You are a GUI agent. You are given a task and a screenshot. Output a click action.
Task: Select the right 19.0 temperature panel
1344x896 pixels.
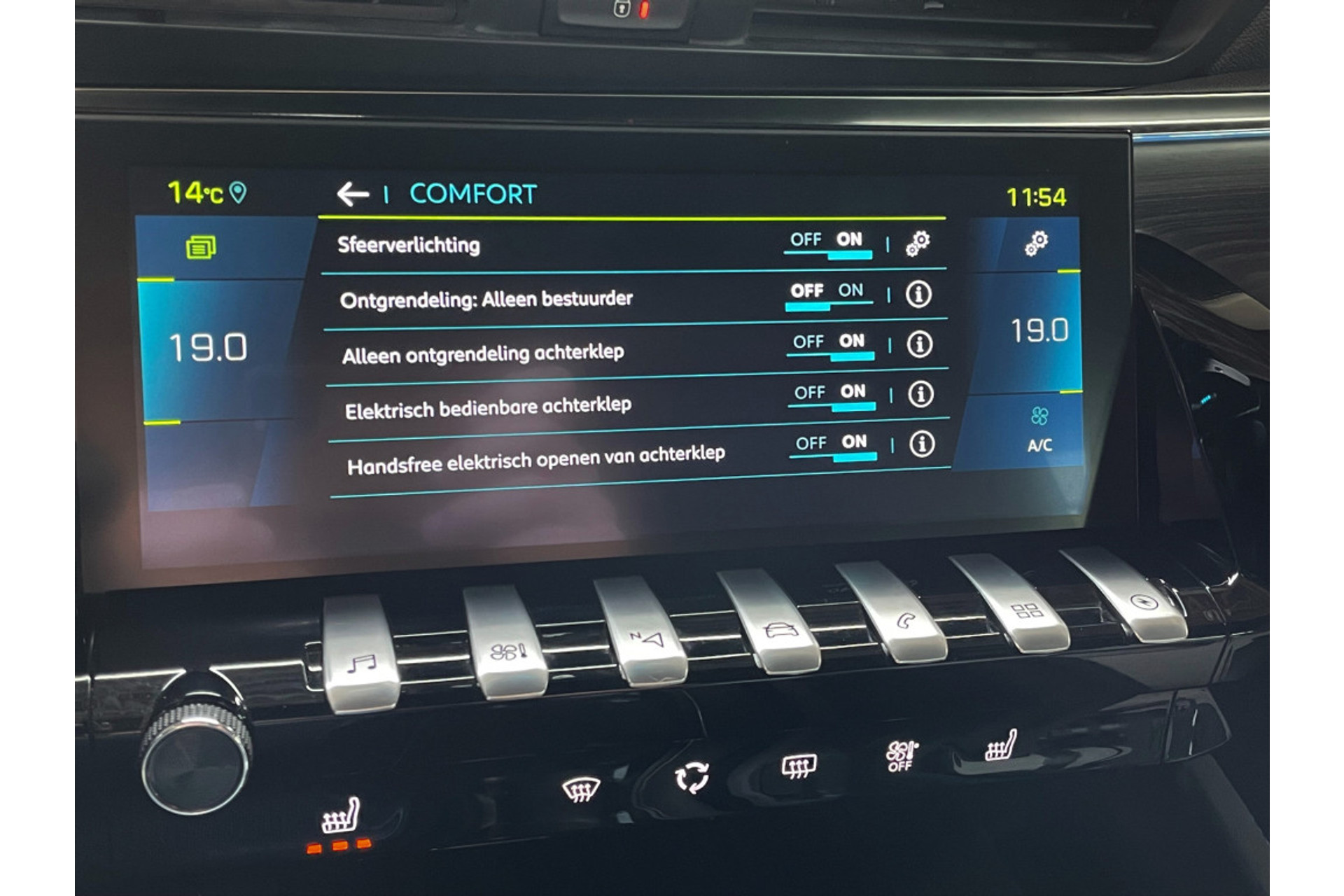pos(1039,331)
